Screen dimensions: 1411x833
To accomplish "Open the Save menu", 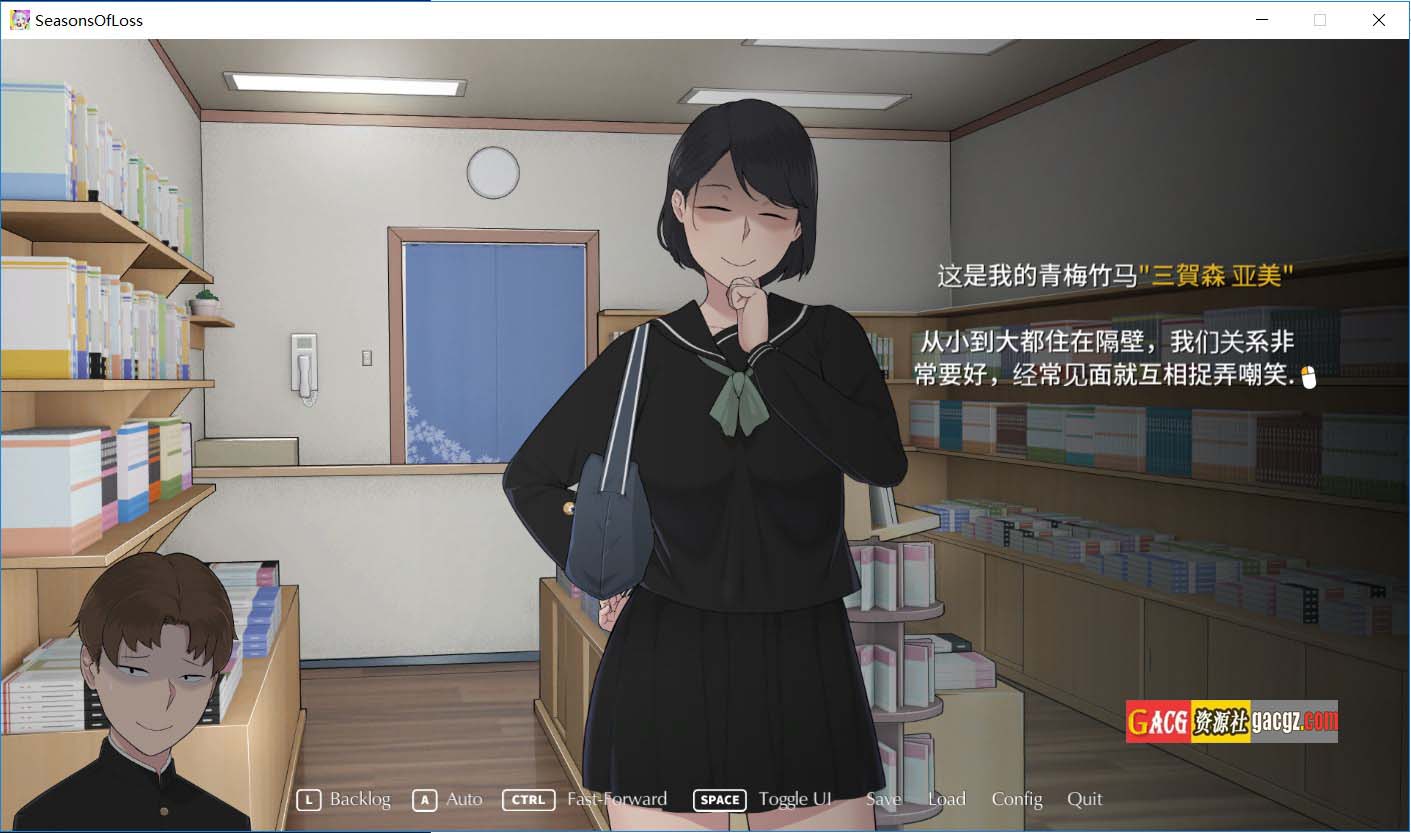I will [x=883, y=799].
